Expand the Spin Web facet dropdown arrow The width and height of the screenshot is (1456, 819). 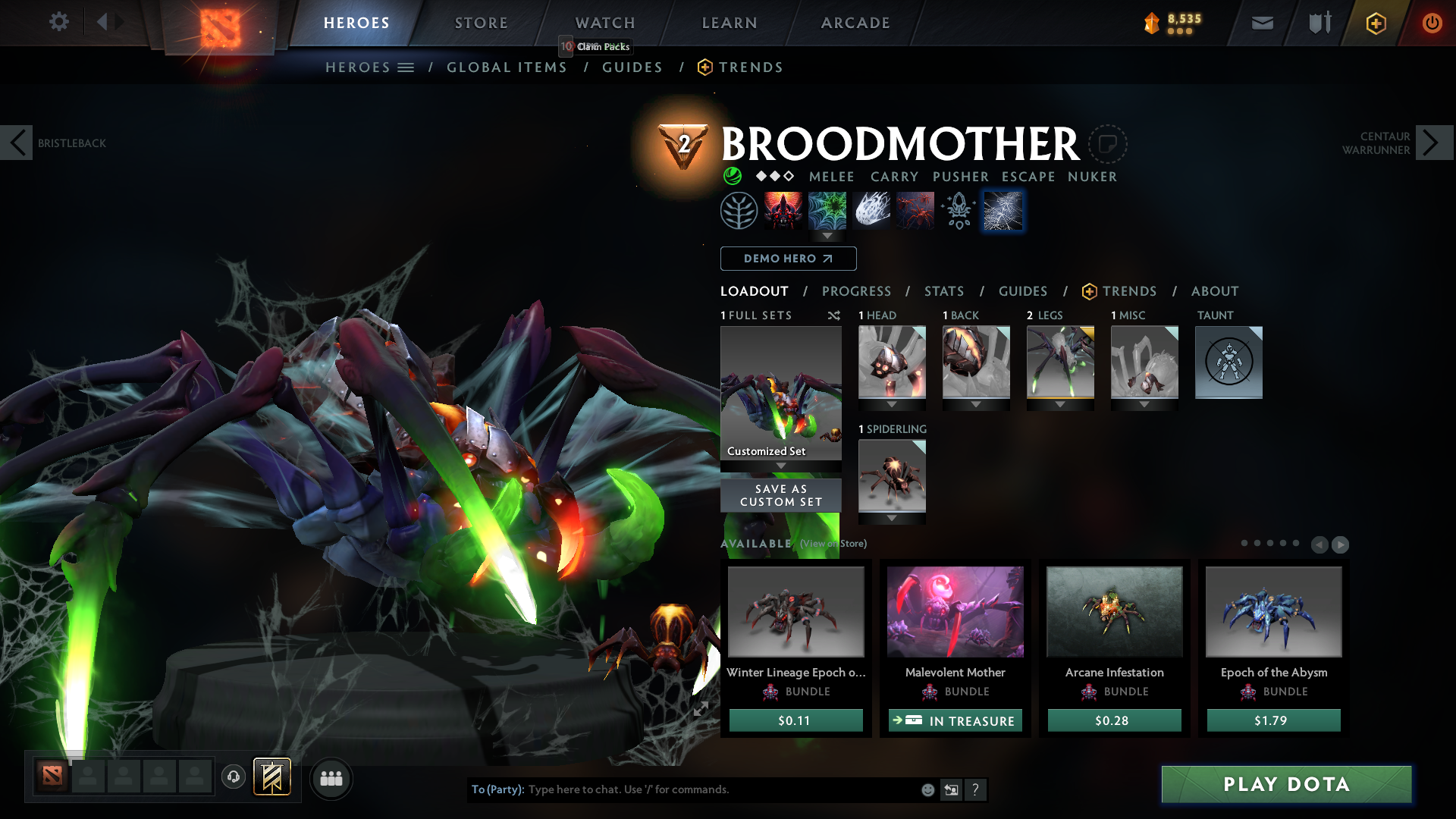click(x=827, y=236)
